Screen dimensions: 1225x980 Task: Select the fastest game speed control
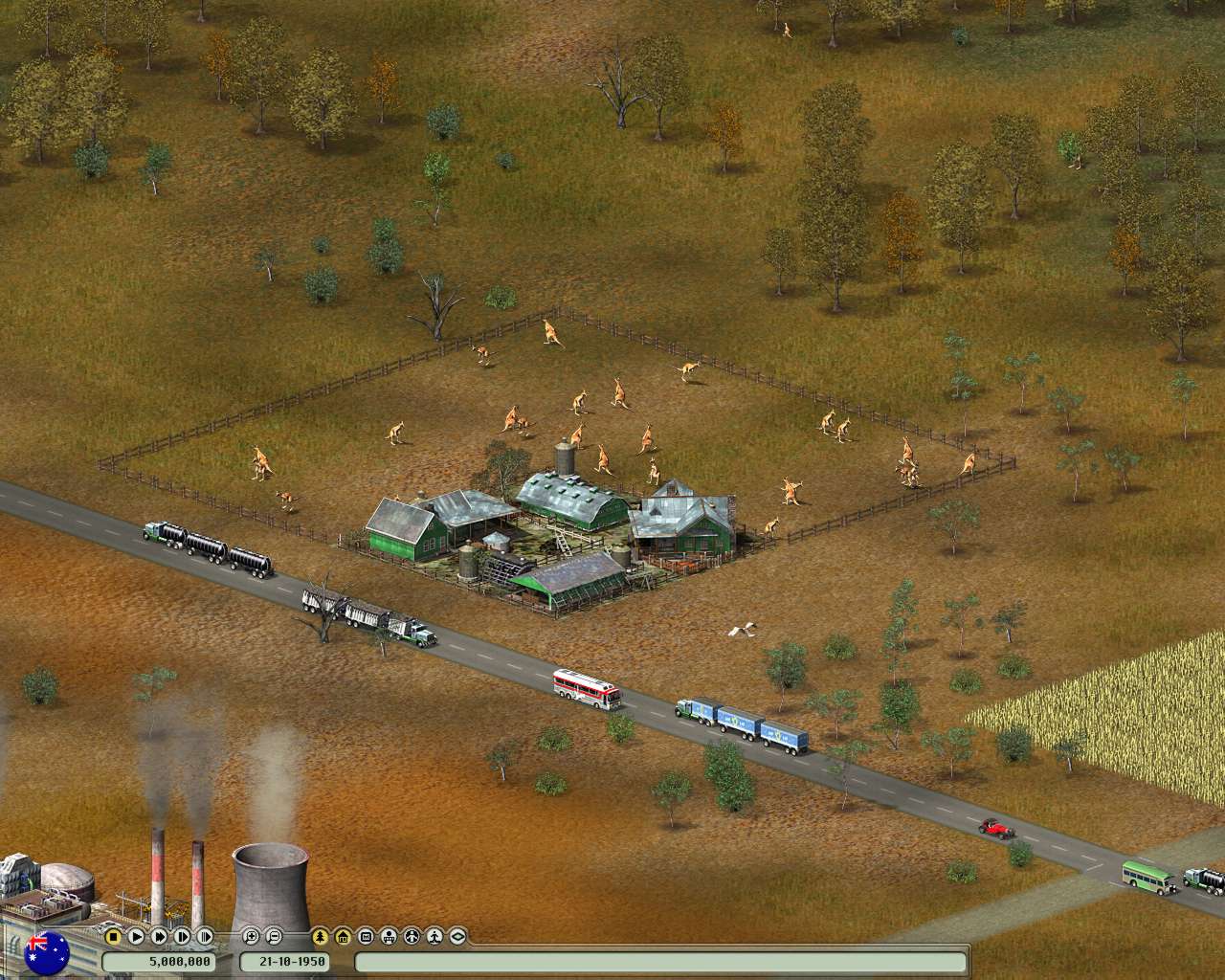click(x=206, y=937)
